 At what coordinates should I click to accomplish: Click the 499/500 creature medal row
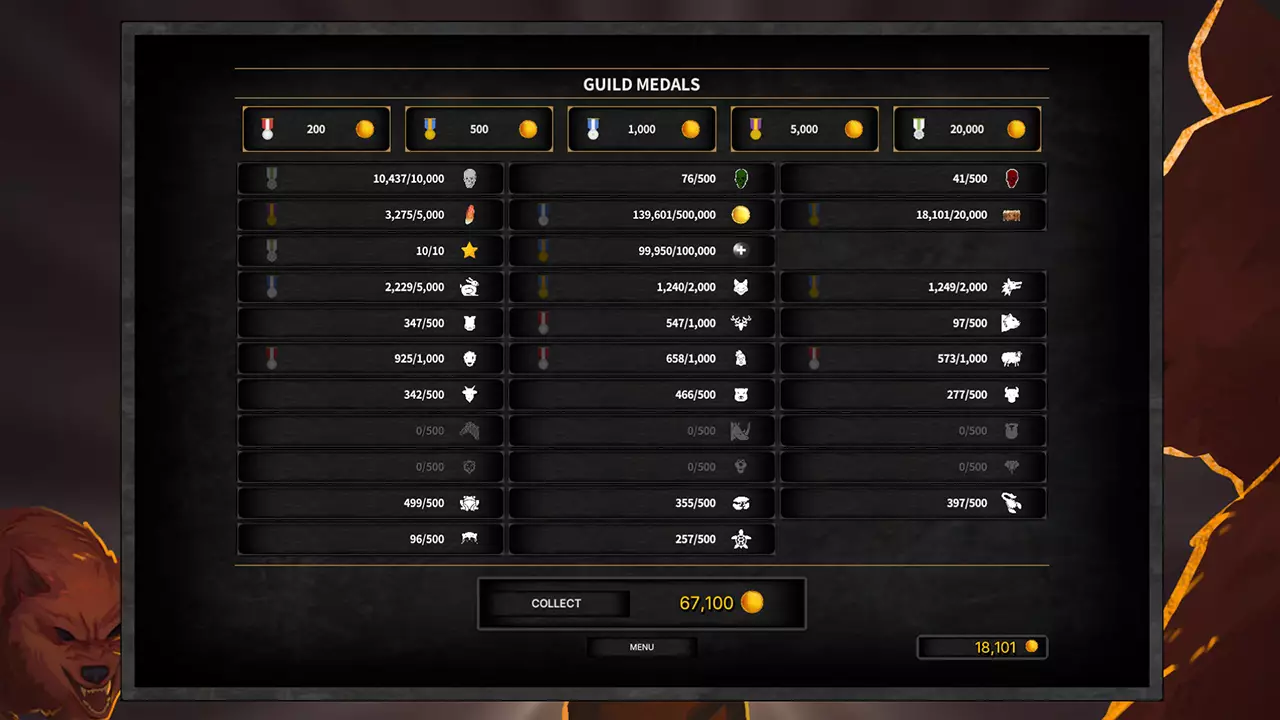coord(370,503)
